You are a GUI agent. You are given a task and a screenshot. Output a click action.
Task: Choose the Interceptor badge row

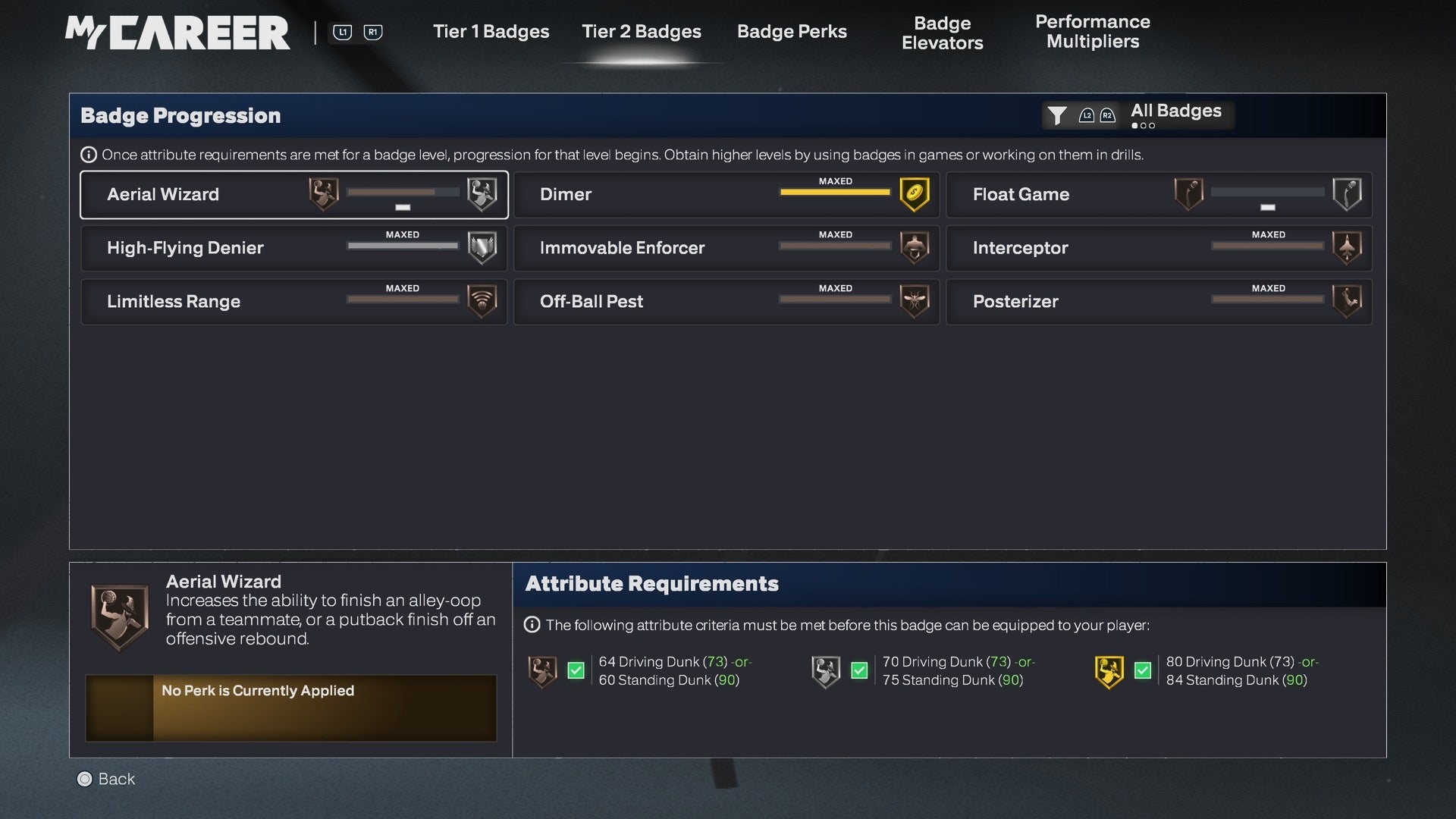[x=1159, y=248]
